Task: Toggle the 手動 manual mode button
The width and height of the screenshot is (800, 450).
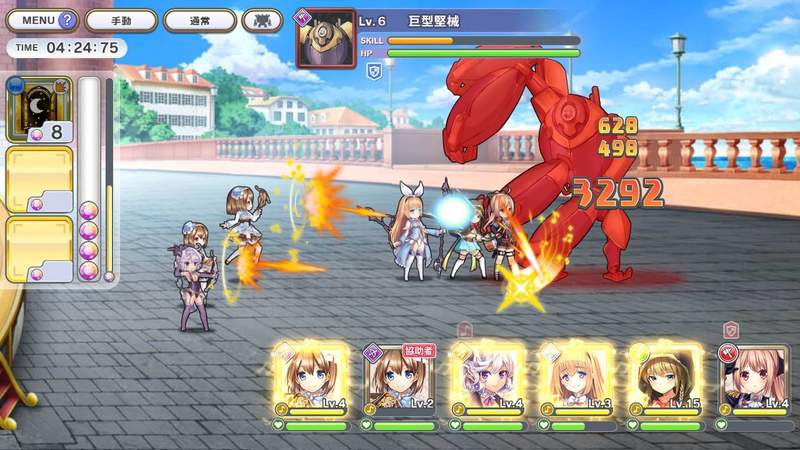Action: point(121,20)
